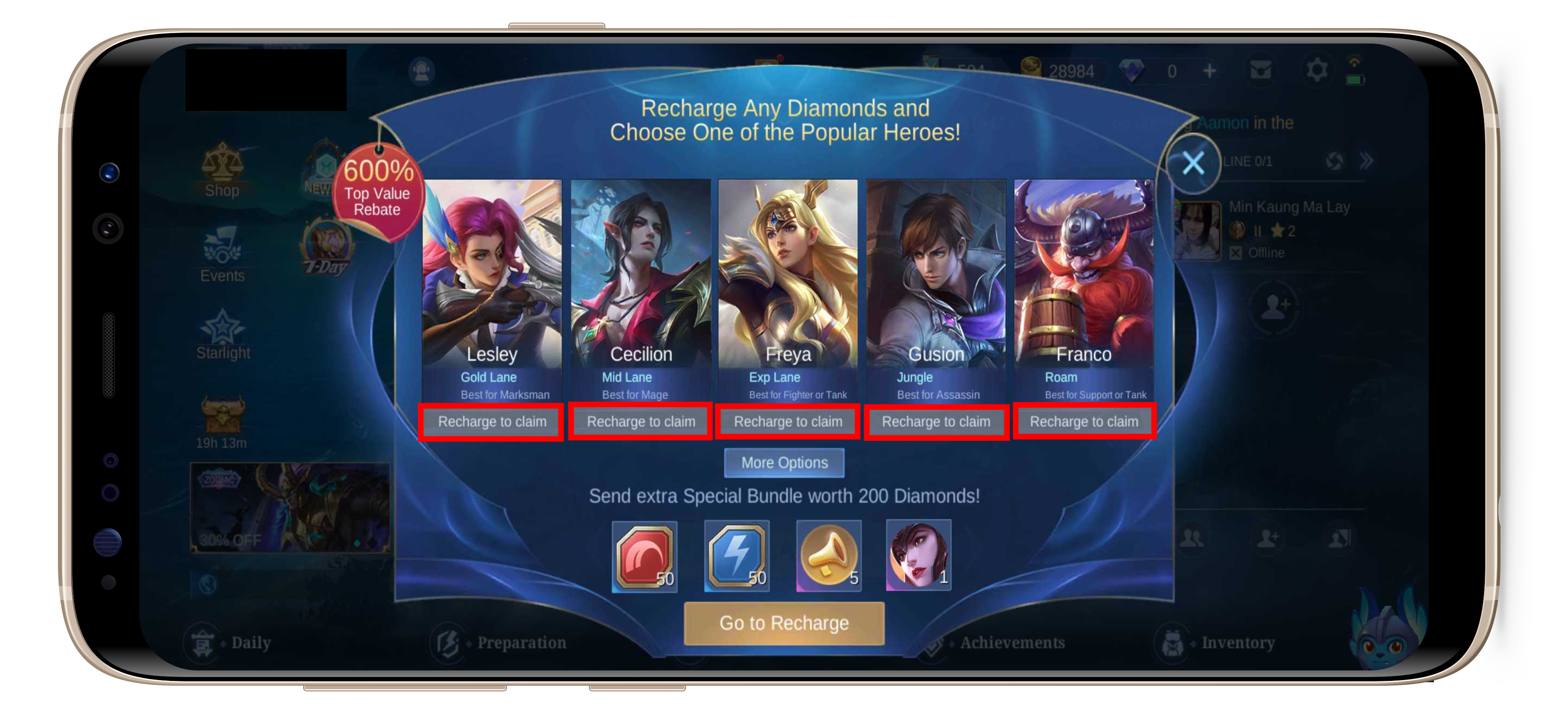The image size is (1568, 714).
Task: Click Recharge to claim under Freya
Action: coord(787,421)
